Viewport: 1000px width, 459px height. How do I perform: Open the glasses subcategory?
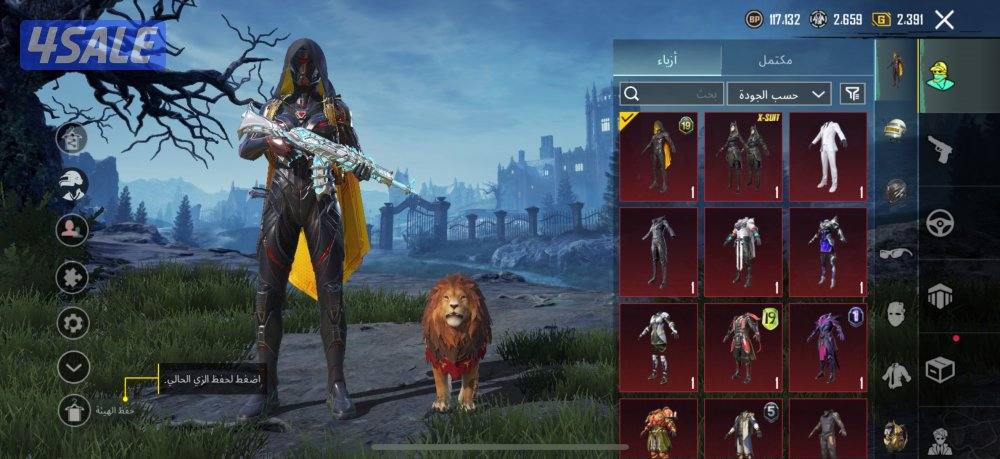895,253
